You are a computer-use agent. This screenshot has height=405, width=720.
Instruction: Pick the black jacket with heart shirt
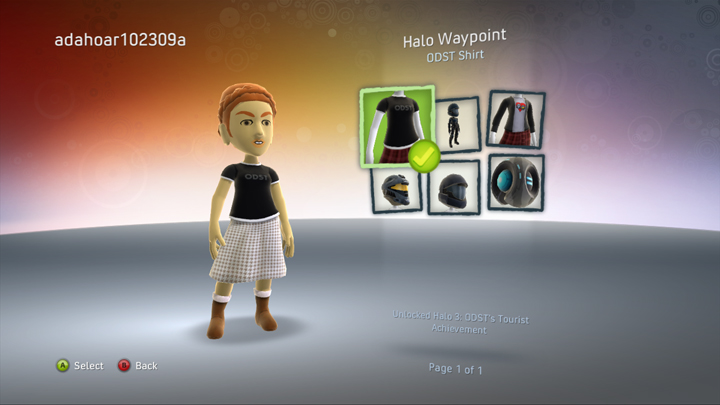[x=516, y=119]
